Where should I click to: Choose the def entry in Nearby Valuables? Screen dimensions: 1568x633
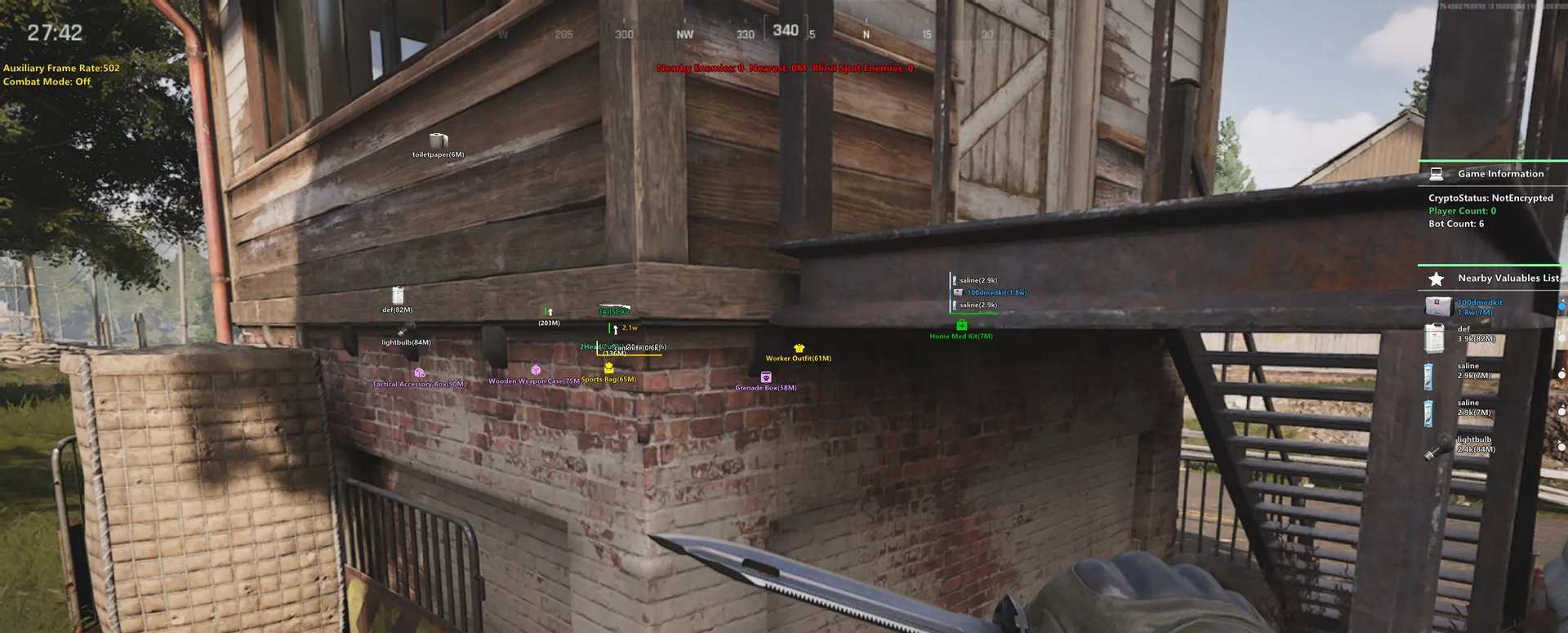click(1474, 334)
